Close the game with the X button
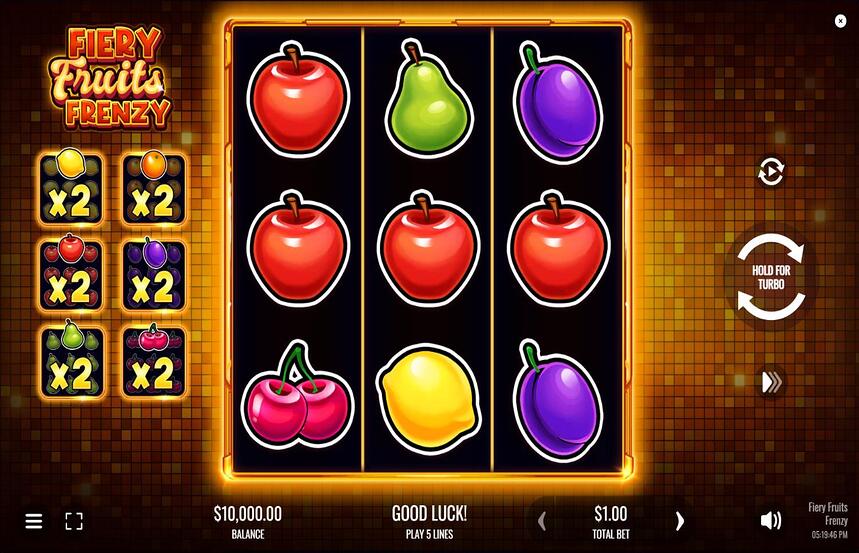 tap(840, 21)
